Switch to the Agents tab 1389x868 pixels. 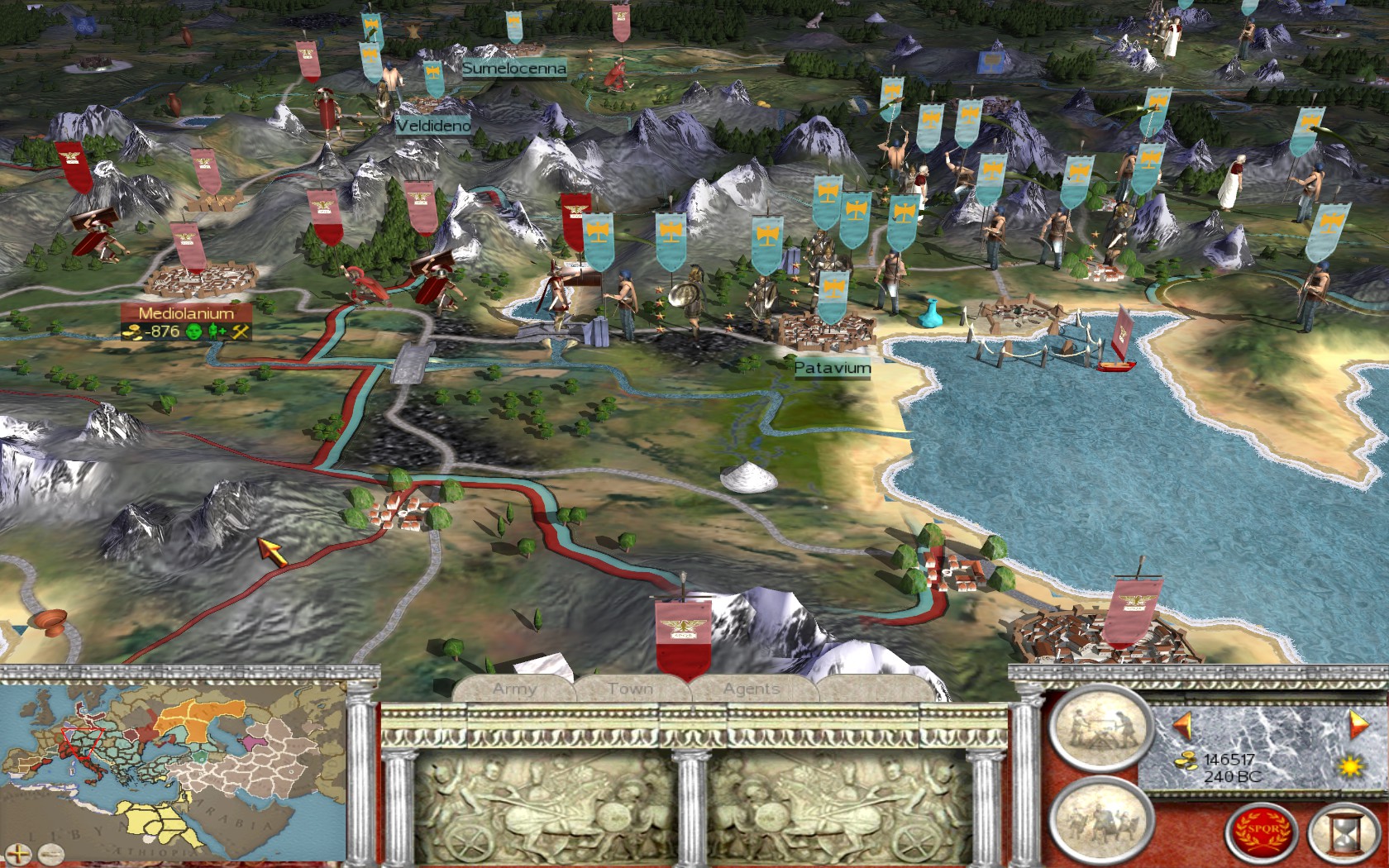click(x=751, y=689)
